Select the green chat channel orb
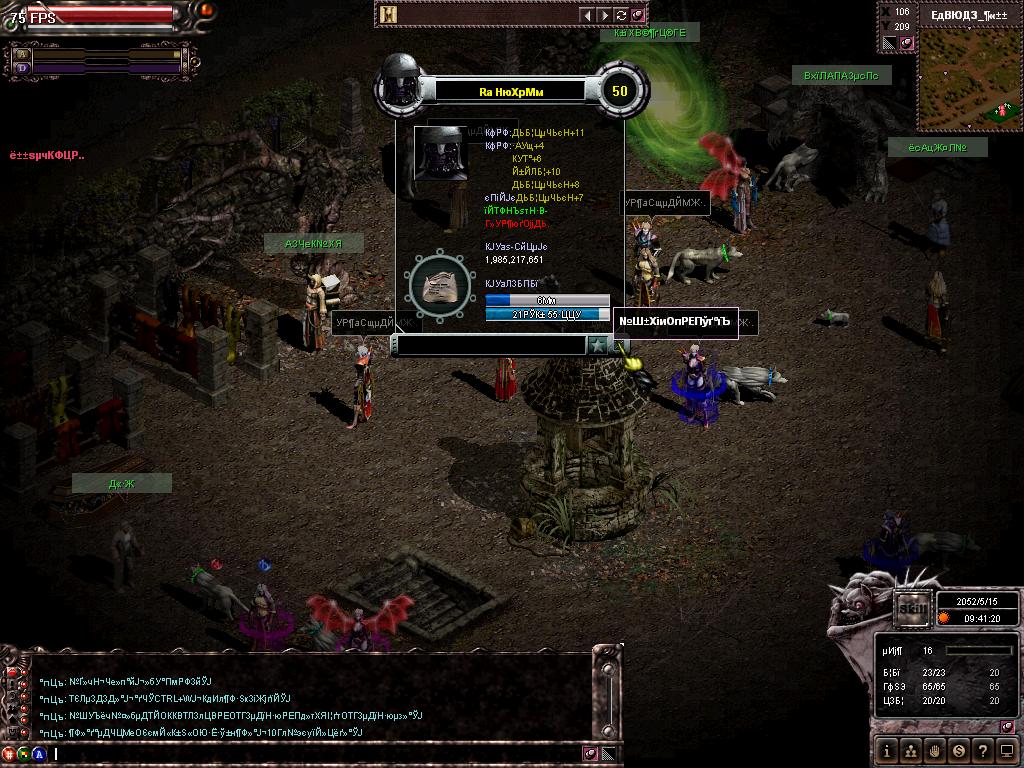Viewport: 1024px width, 768px height. pyautogui.click(x=24, y=754)
